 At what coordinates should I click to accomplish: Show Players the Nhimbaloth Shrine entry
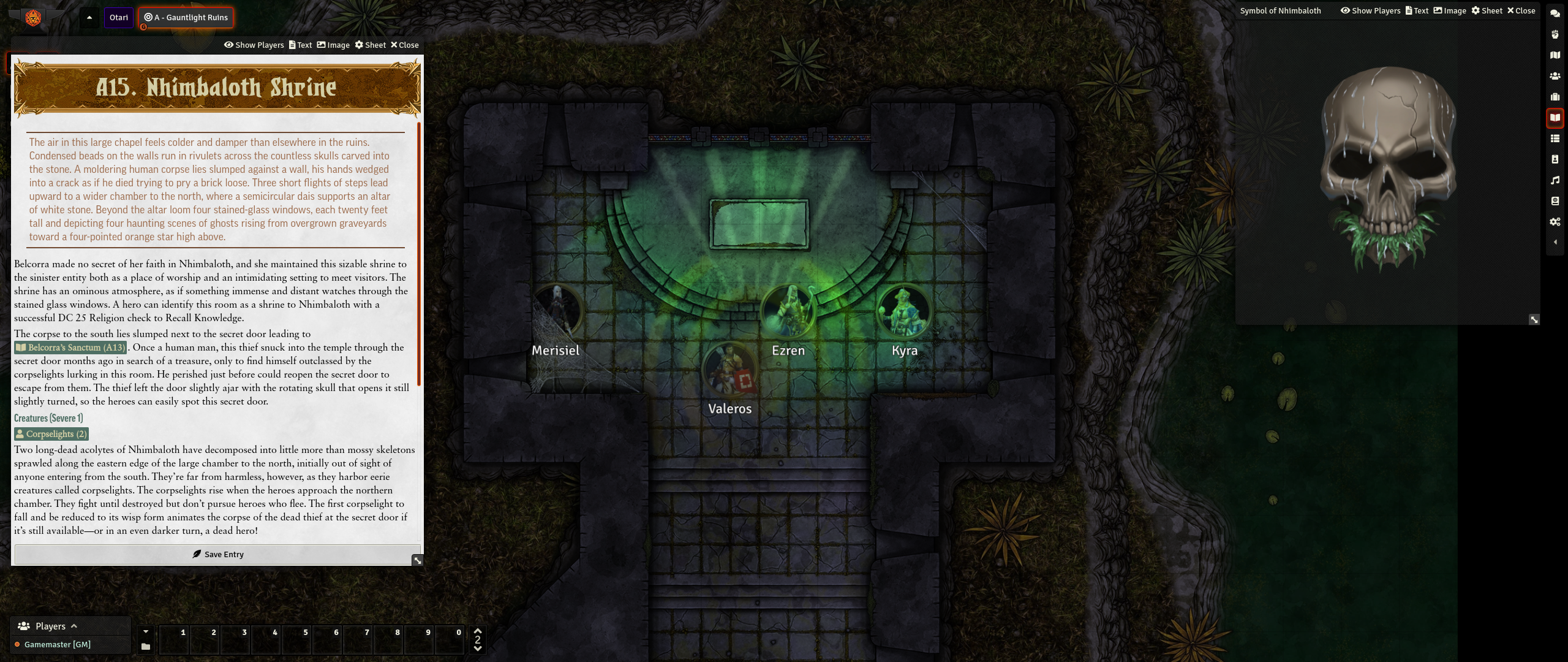(x=254, y=45)
